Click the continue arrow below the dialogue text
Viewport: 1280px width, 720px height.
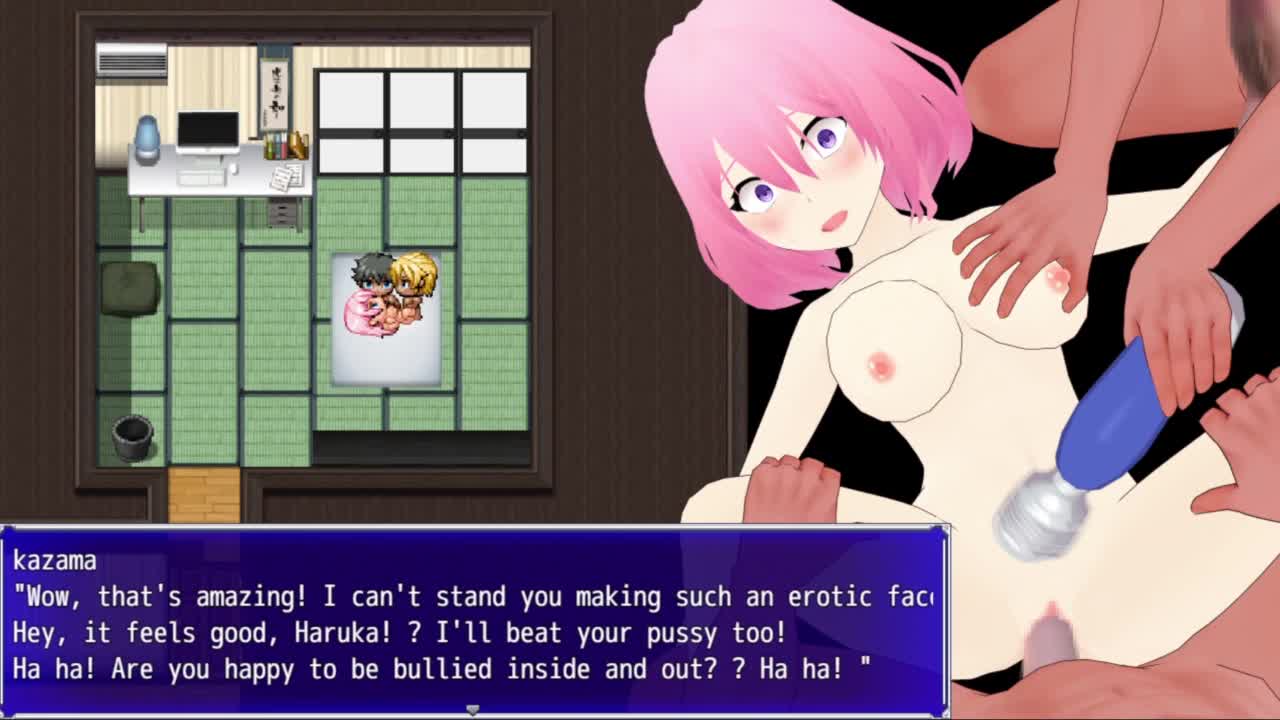(x=473, y=709)
